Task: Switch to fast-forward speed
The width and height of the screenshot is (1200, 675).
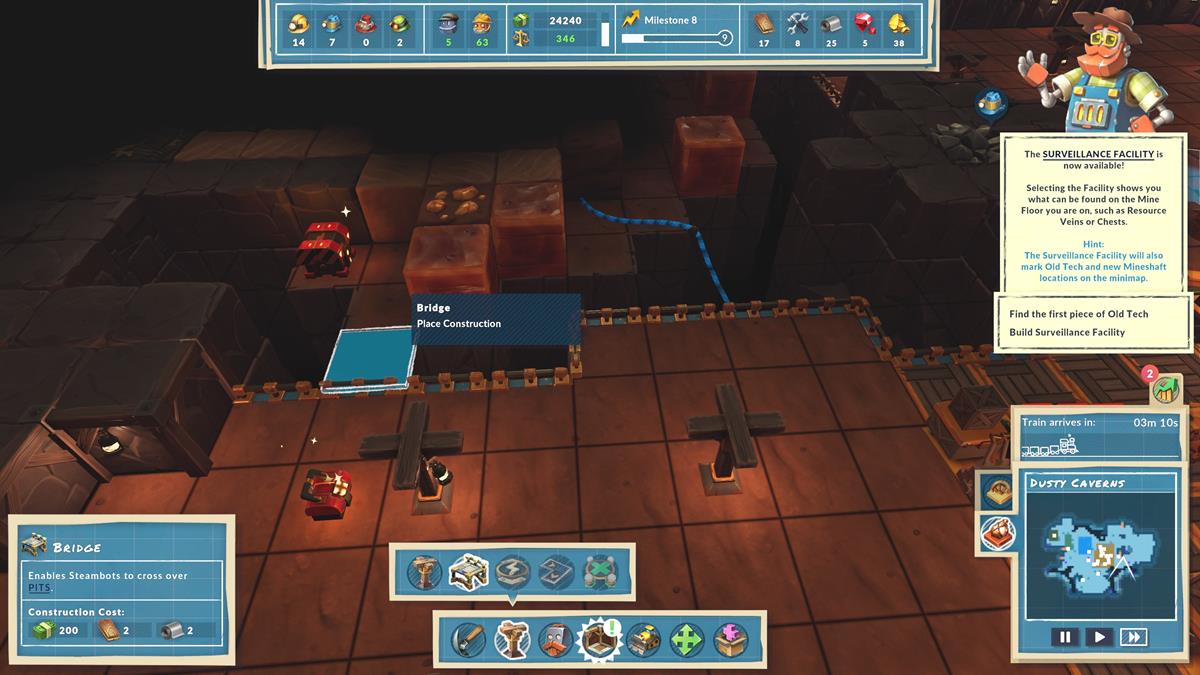Action: click(1133, 637)
